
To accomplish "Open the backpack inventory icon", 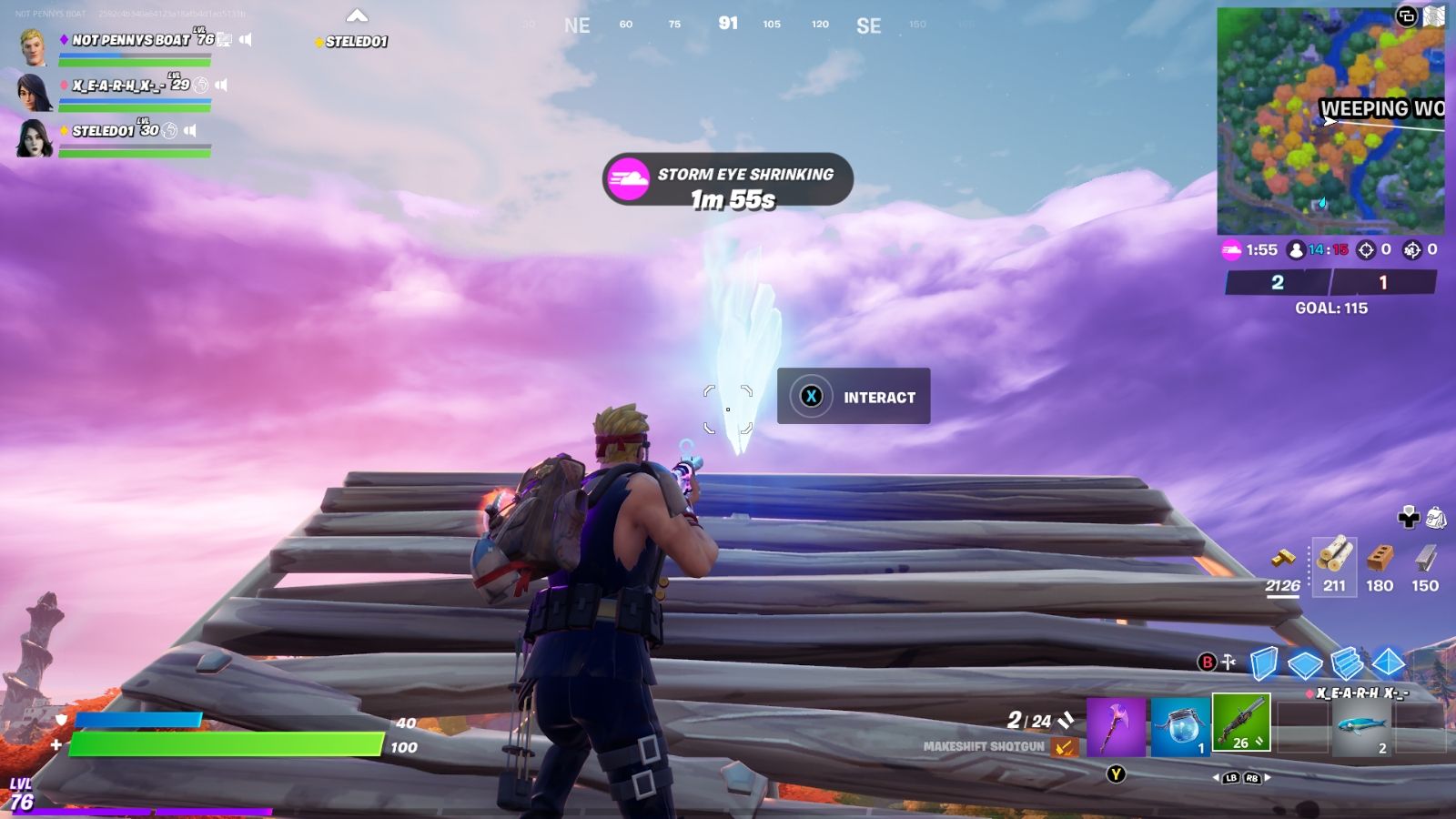I will coord(1435,518).
